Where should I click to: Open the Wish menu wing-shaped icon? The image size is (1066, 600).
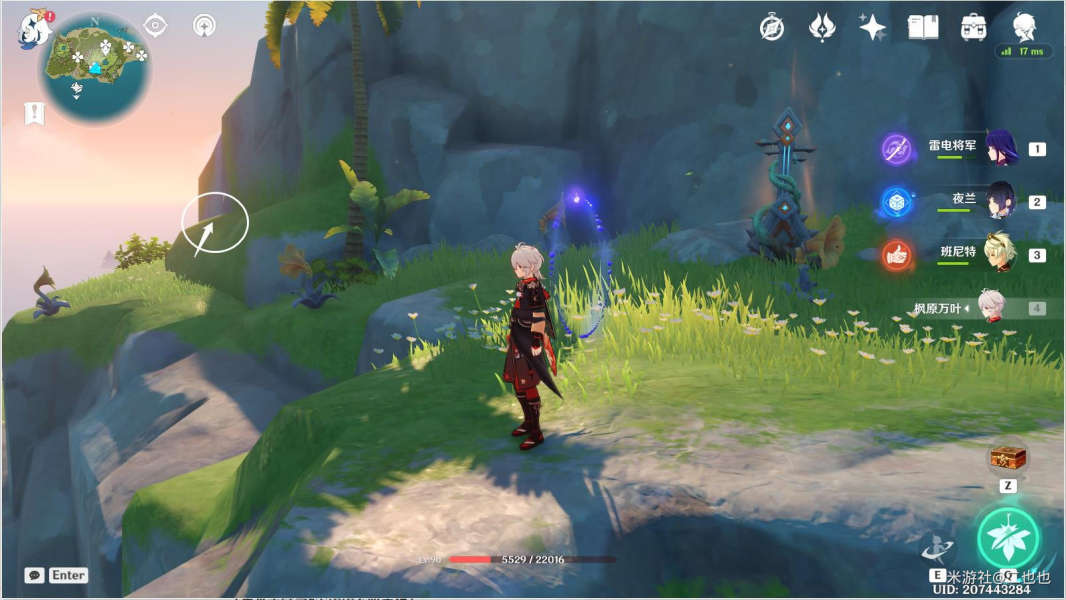pyautogui.click(x=822, y=27)
